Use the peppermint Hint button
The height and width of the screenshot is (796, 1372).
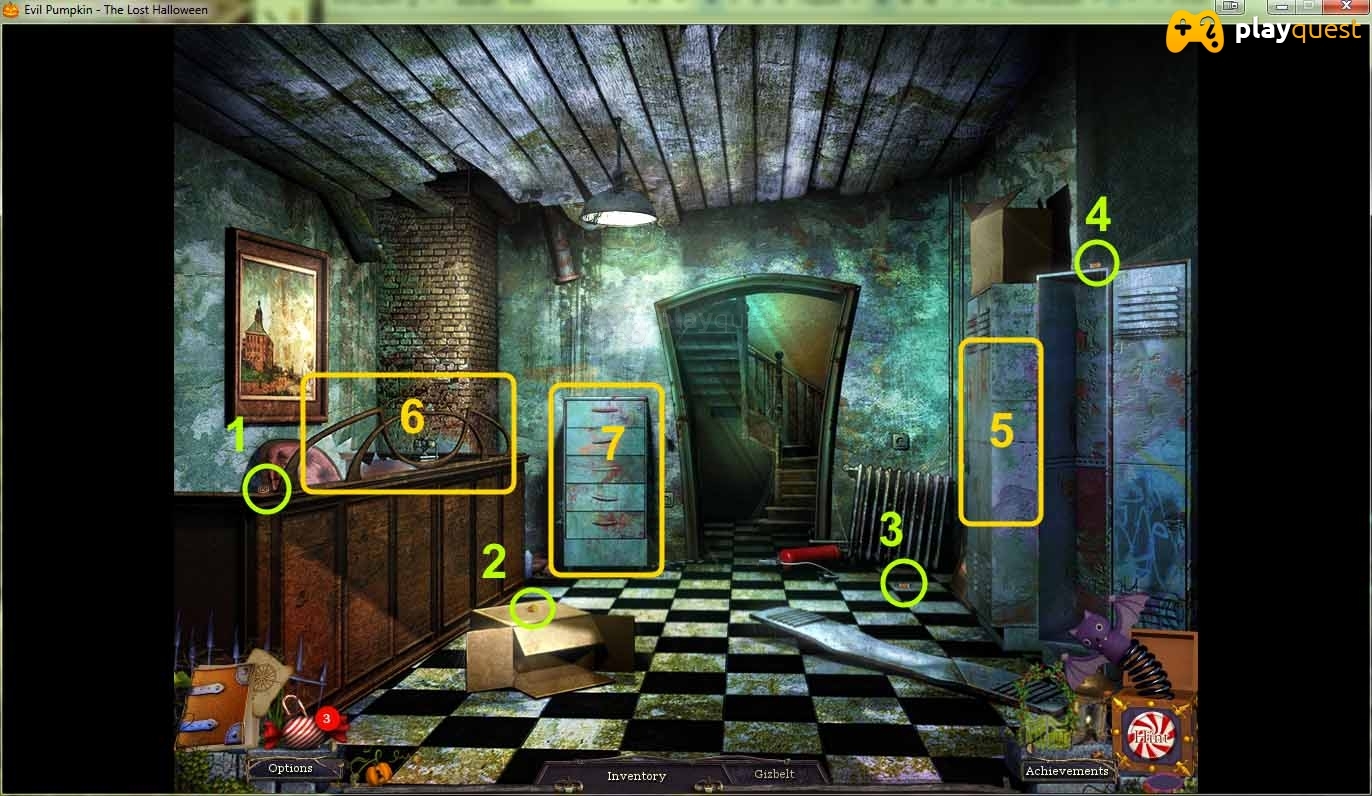click(x=1150, y=737)
